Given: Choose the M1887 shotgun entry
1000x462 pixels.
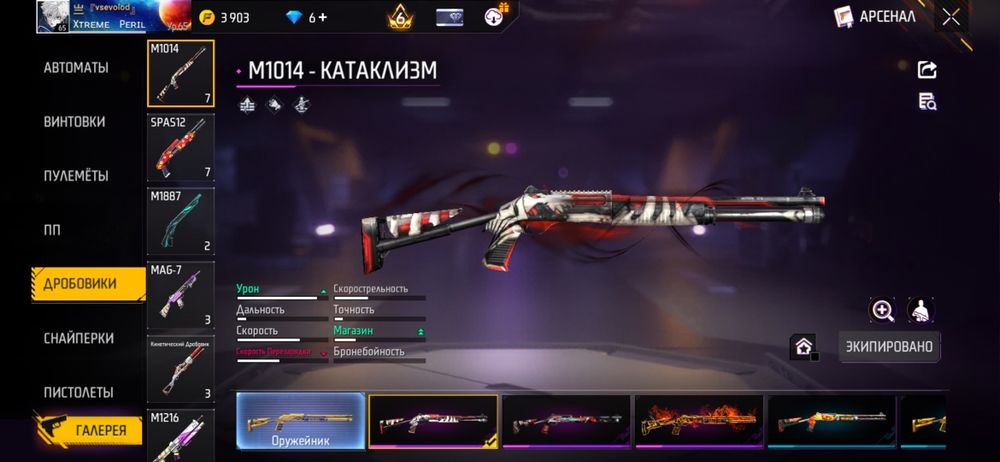Looking at the screenshot, I should 181,222.
